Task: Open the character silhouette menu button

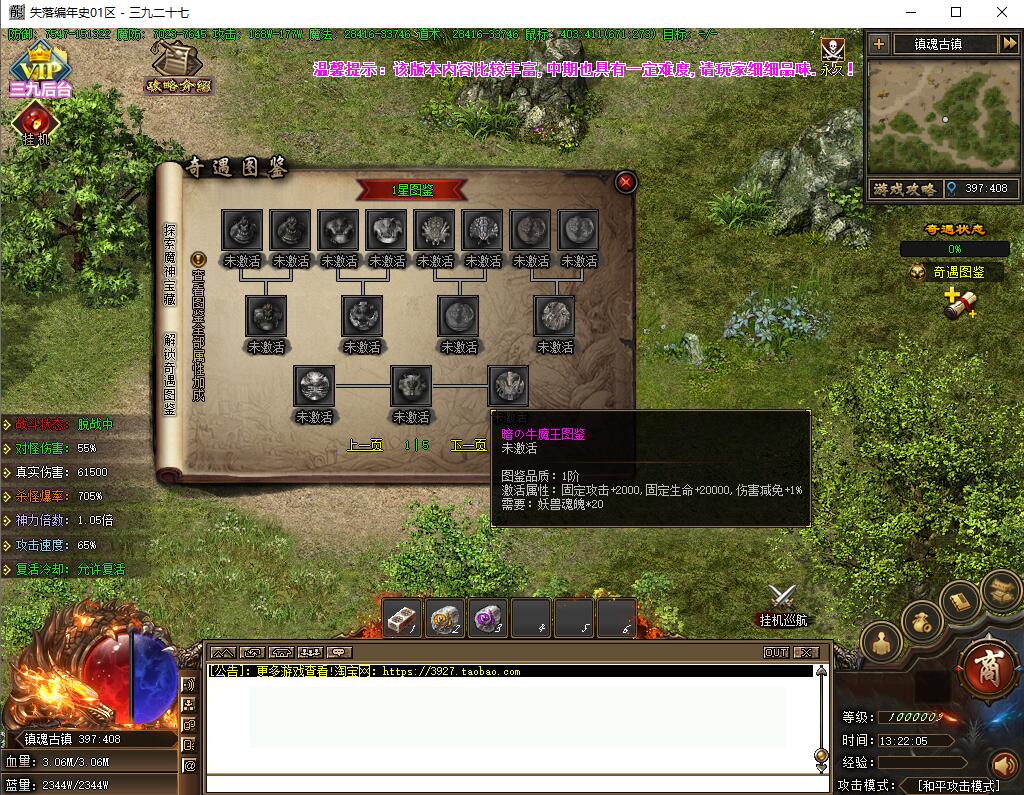Action: 880,643
